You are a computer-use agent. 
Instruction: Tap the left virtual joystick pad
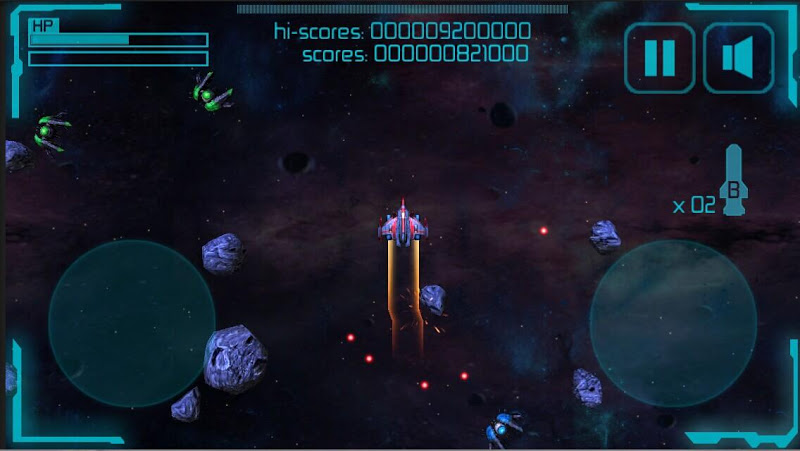pos(132,323)
